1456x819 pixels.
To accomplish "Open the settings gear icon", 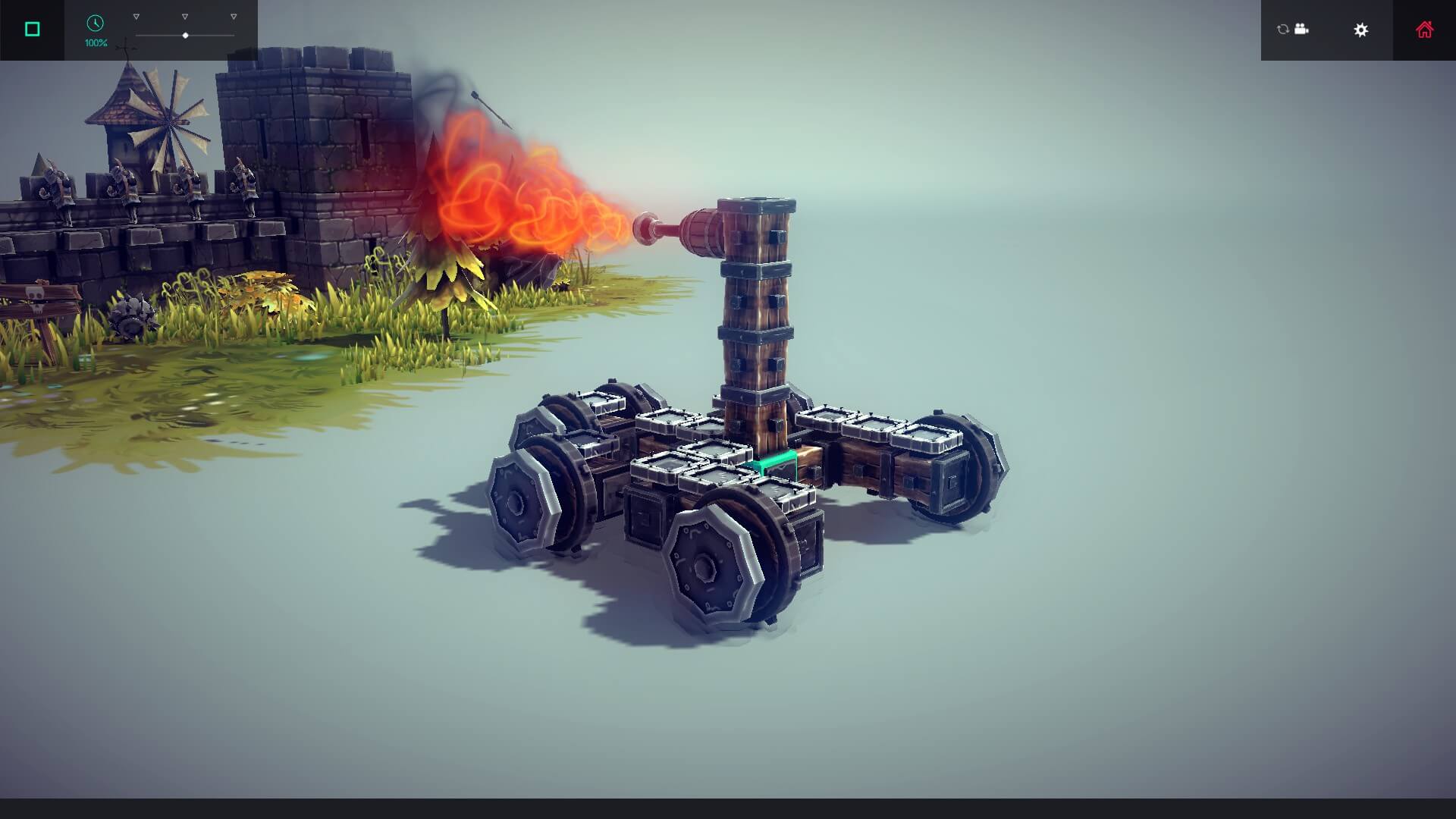I will (1361, 30).
